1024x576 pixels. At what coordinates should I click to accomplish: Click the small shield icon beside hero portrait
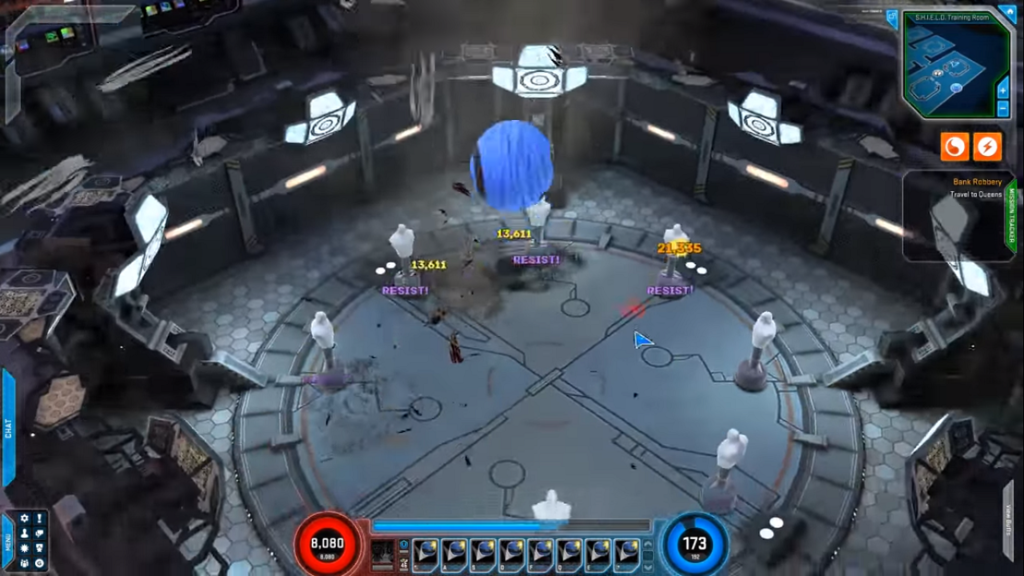[x=404, y=546]
